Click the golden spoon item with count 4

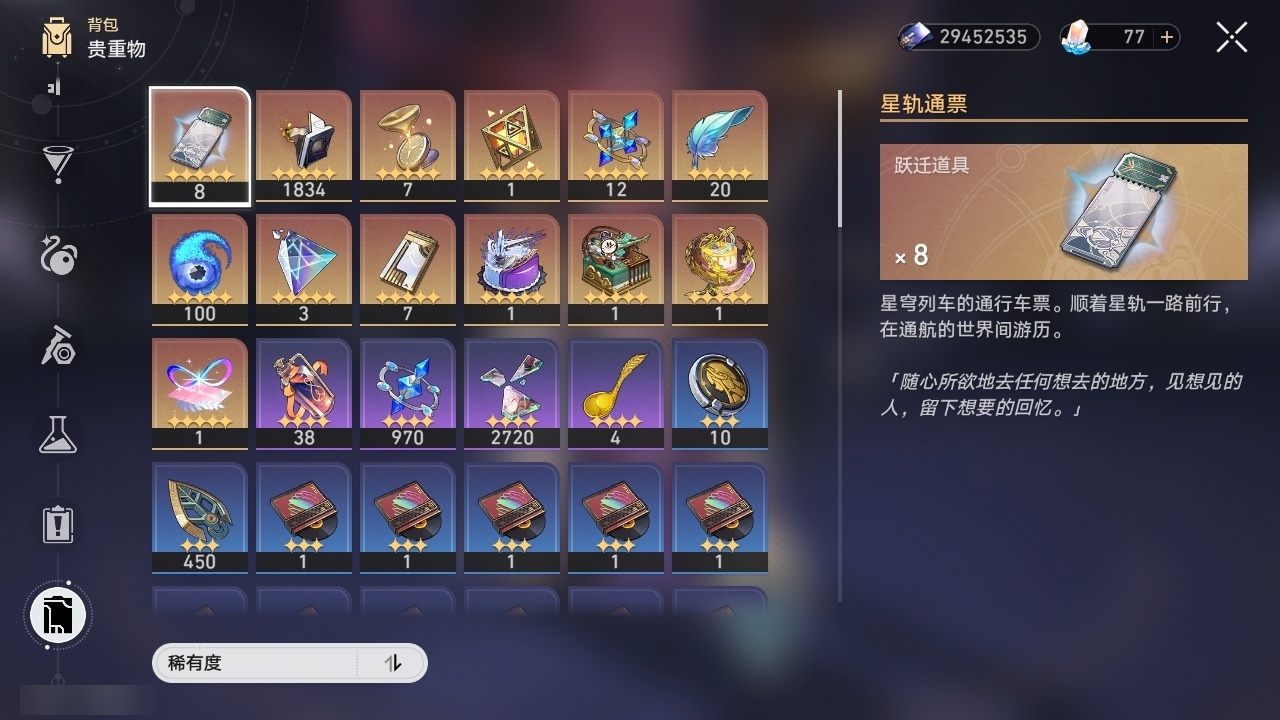coord(616,391)
